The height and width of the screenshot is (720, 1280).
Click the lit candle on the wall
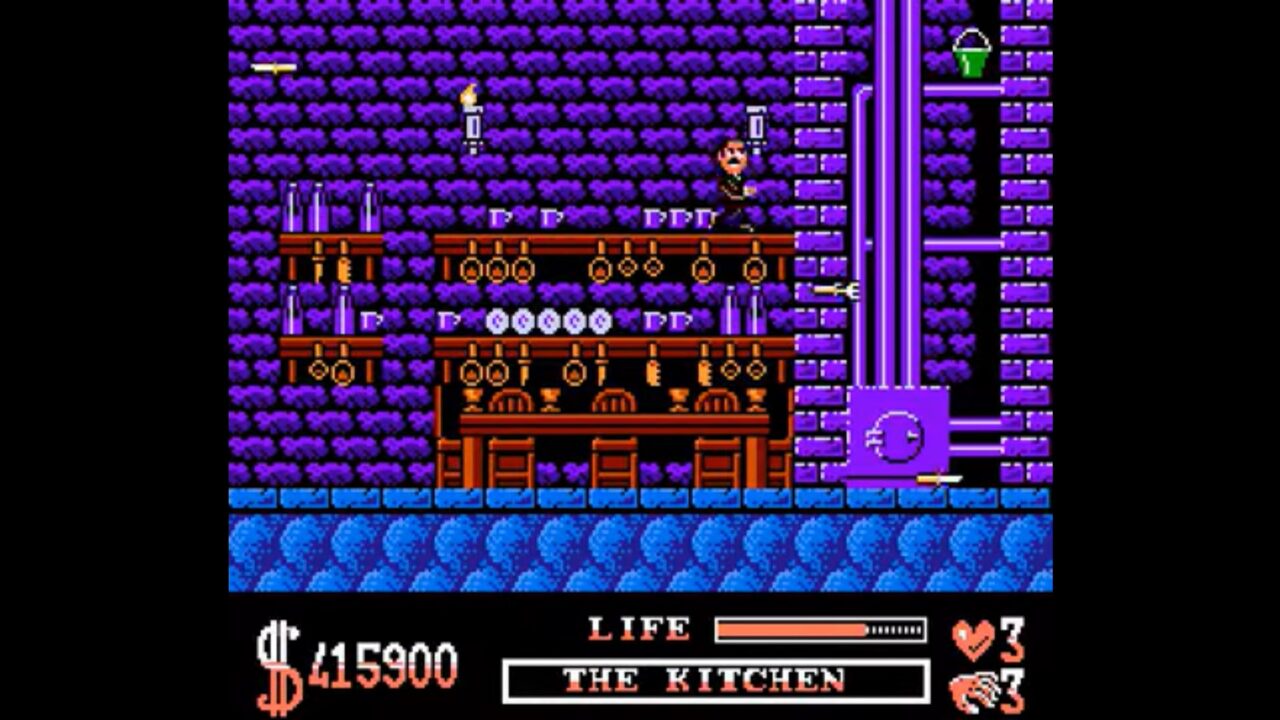(470, 115)
